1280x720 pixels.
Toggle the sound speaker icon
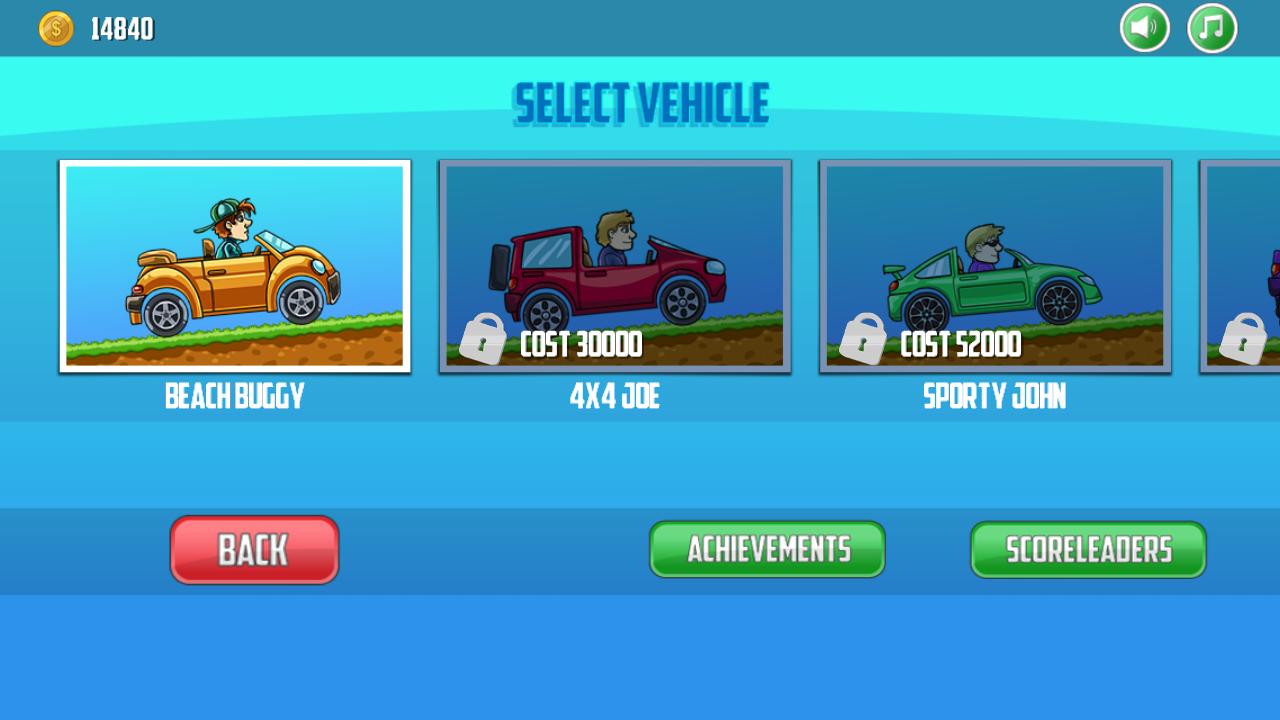pos(1145,28)
